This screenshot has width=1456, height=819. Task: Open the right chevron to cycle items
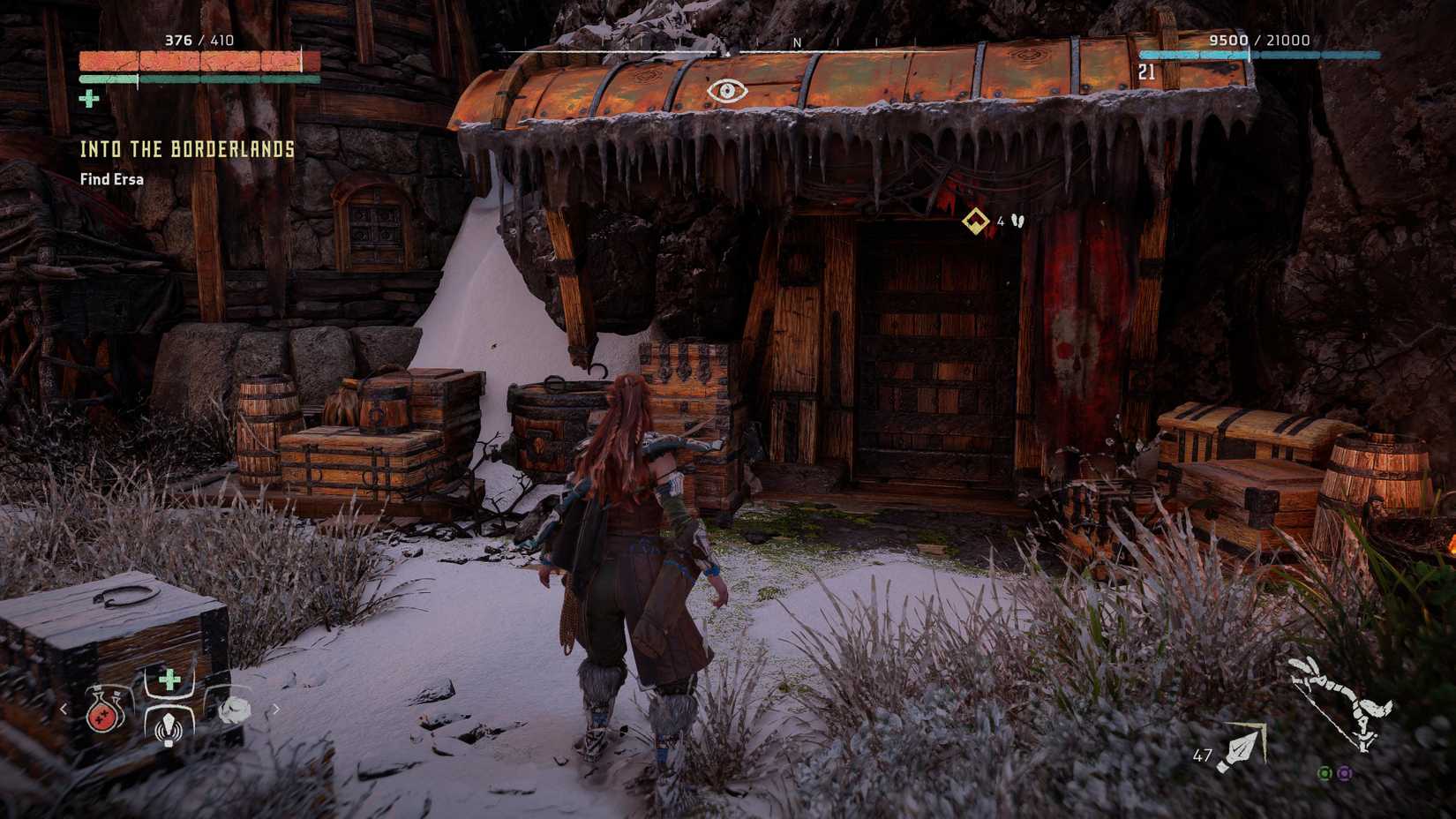point(277,709)
